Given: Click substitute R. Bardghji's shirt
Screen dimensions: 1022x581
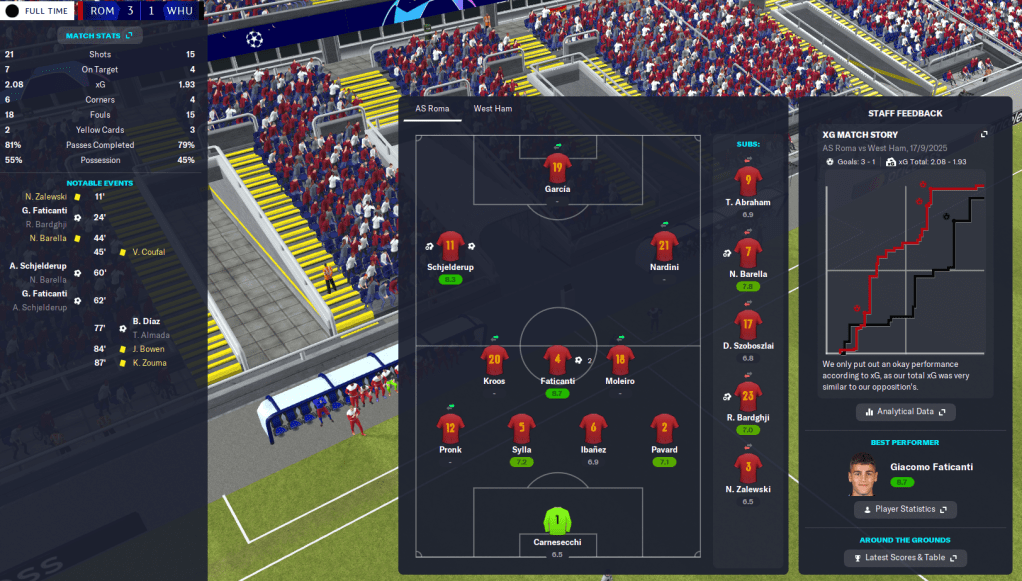Looking at the screenshot, I should (748, 395).
